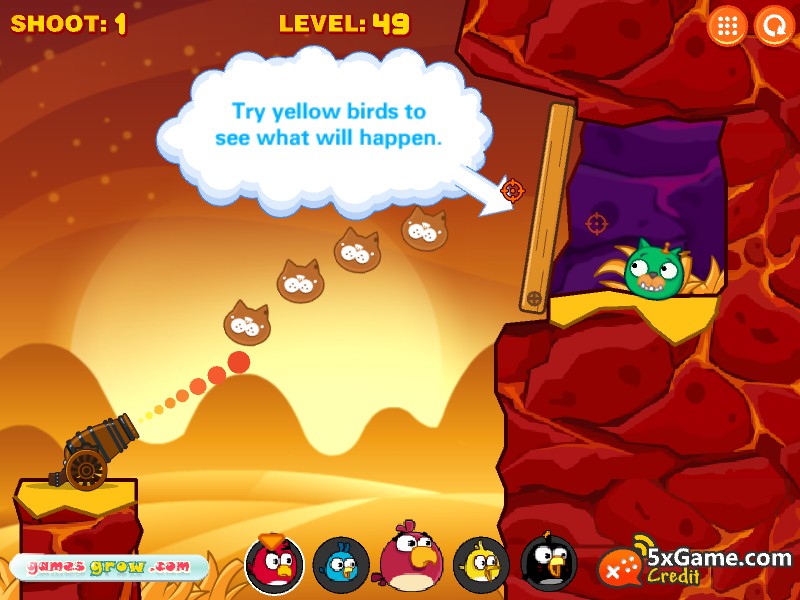
Task: Open the level select grid menu
Action: coord(727,26)
